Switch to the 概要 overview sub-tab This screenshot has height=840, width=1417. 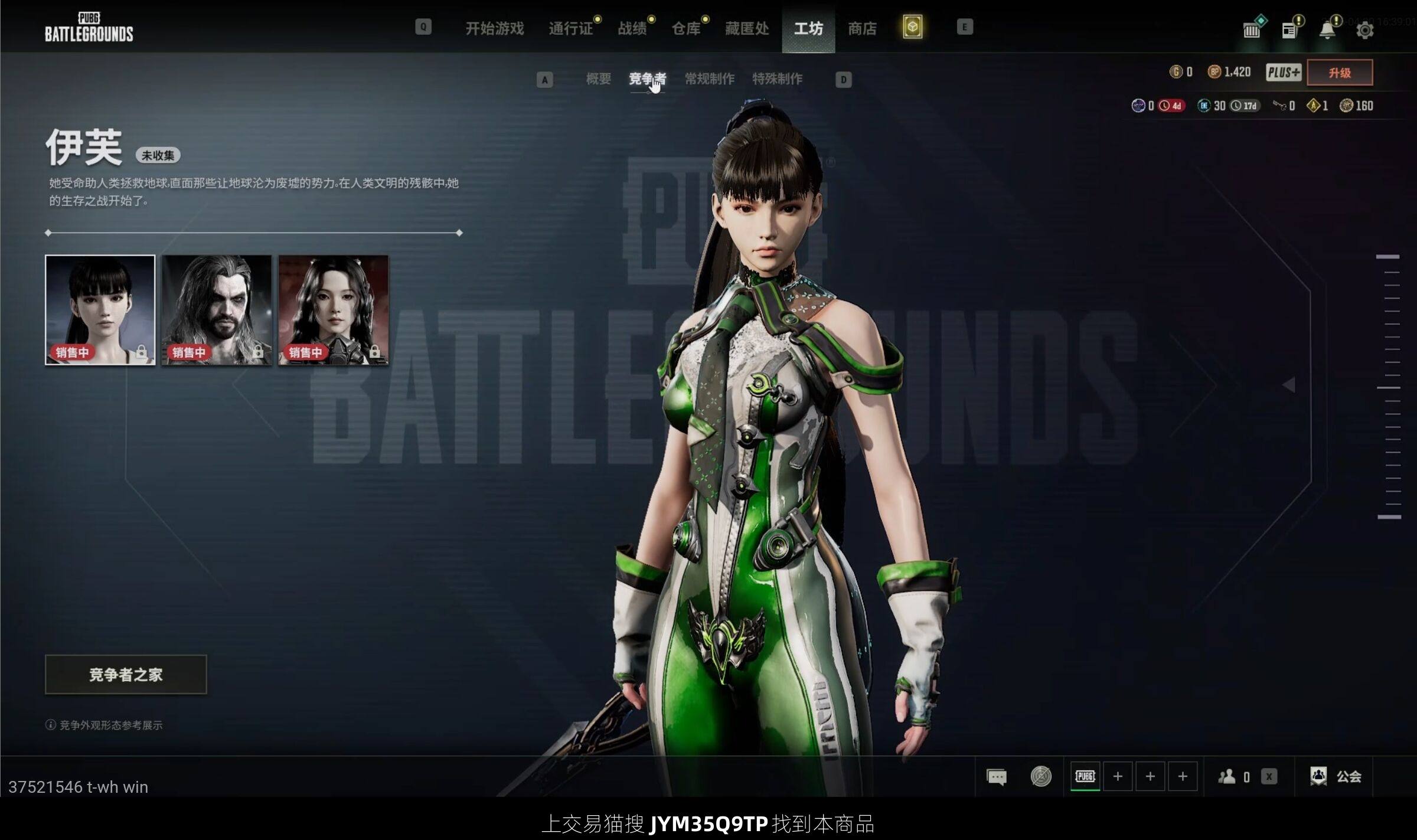[x=598, y=79]
